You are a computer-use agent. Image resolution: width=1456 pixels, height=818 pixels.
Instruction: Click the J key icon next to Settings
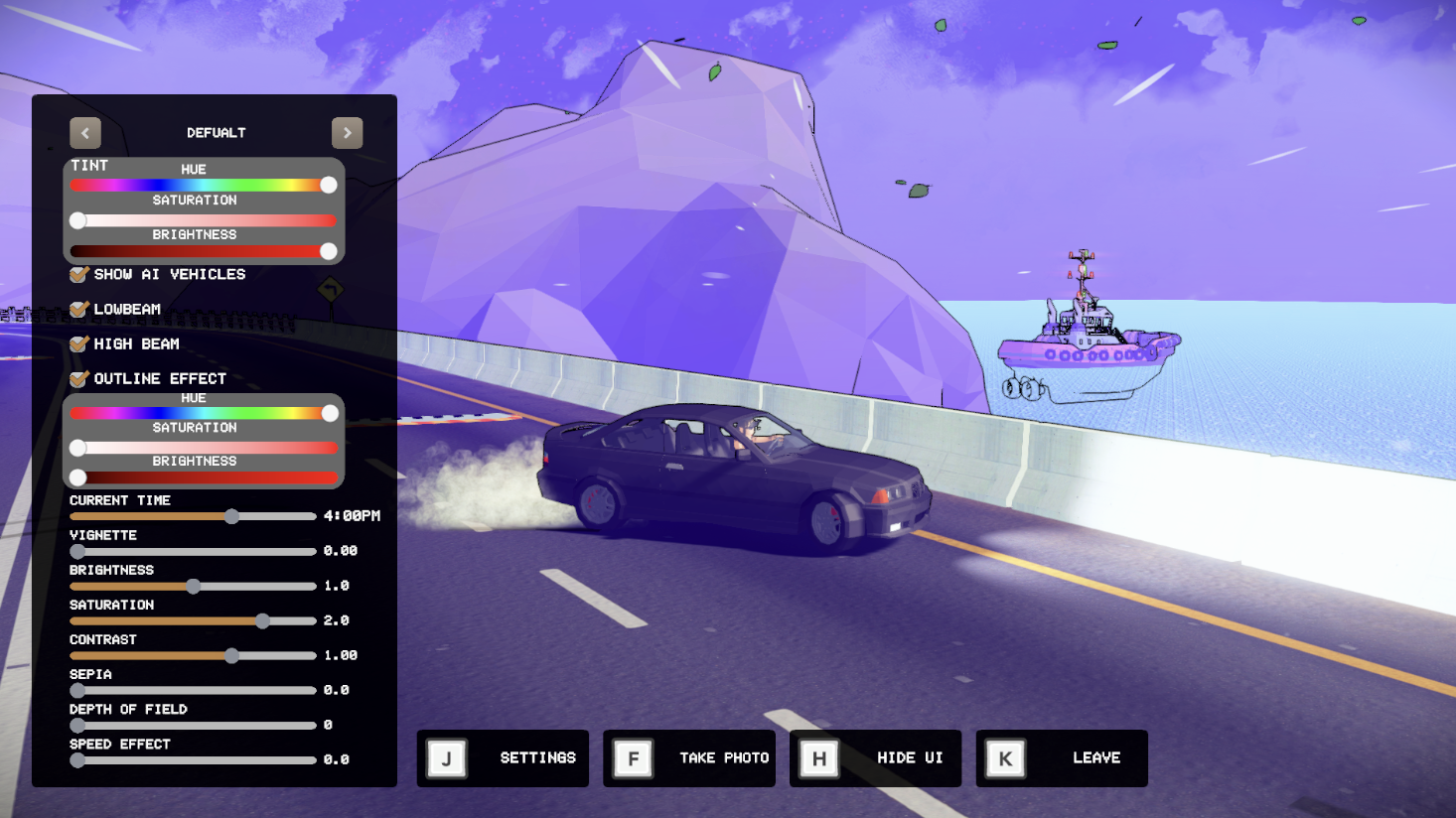[x=446, y=757]
